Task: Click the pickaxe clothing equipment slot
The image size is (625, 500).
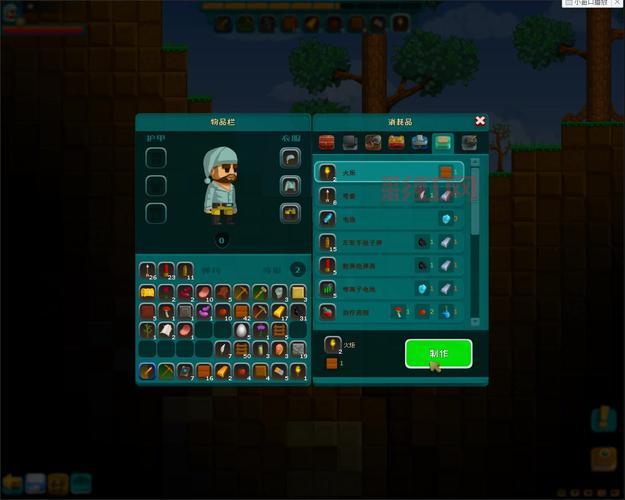Action: pos(290,158)
